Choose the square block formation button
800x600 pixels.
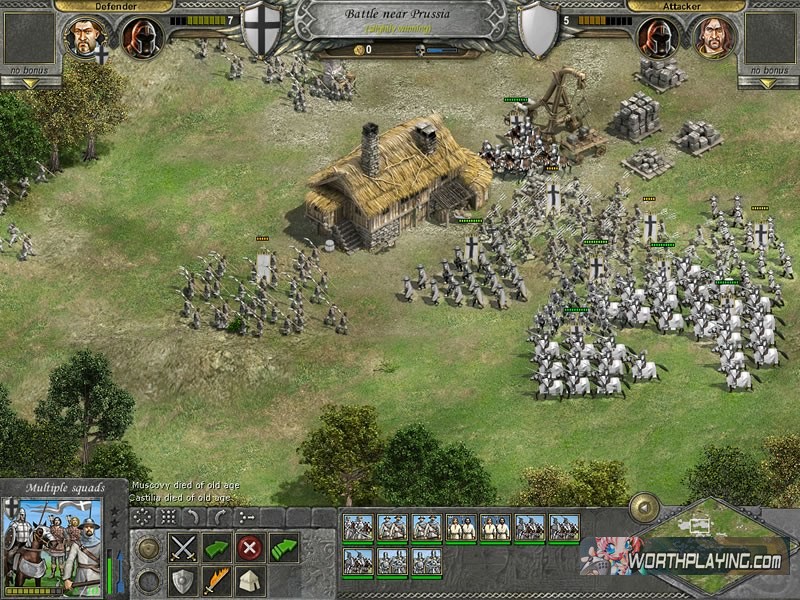pos(168,517)
